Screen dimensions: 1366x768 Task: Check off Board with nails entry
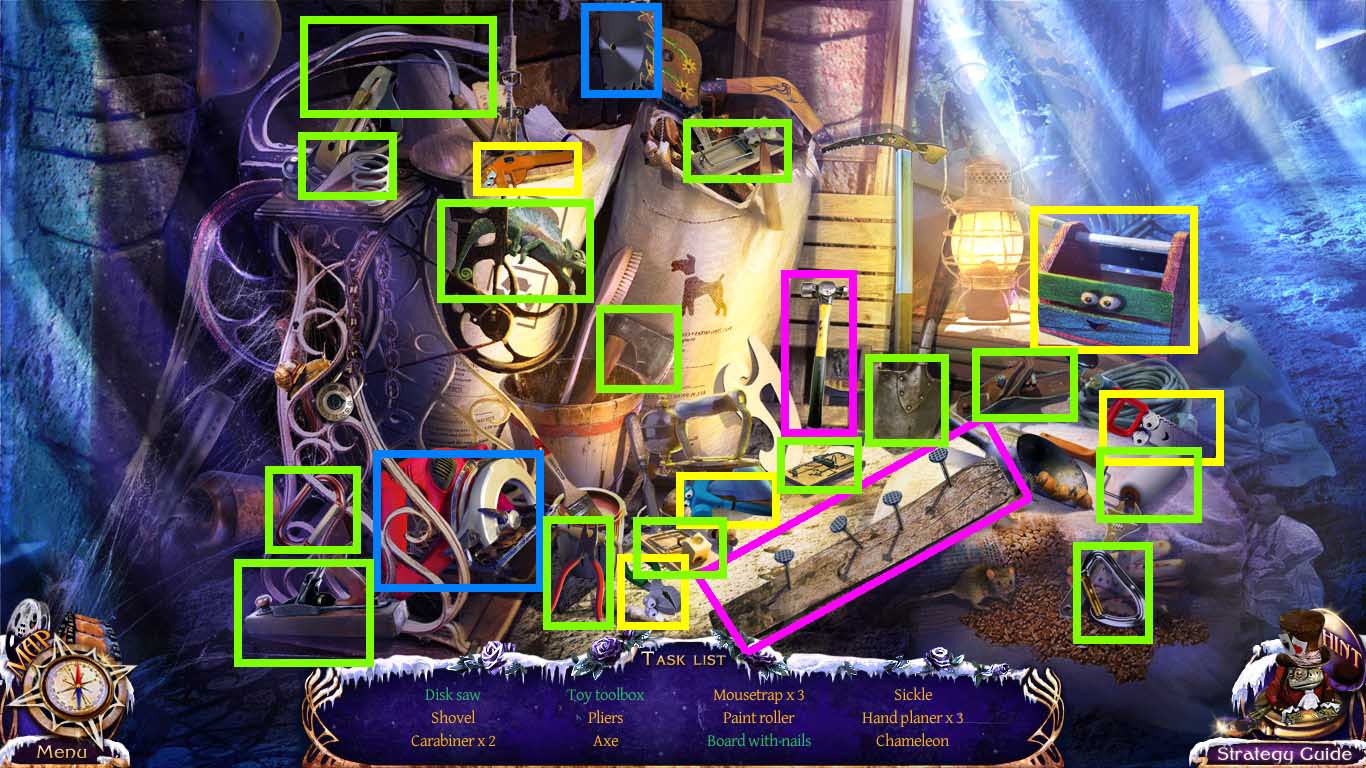point(757,741)
